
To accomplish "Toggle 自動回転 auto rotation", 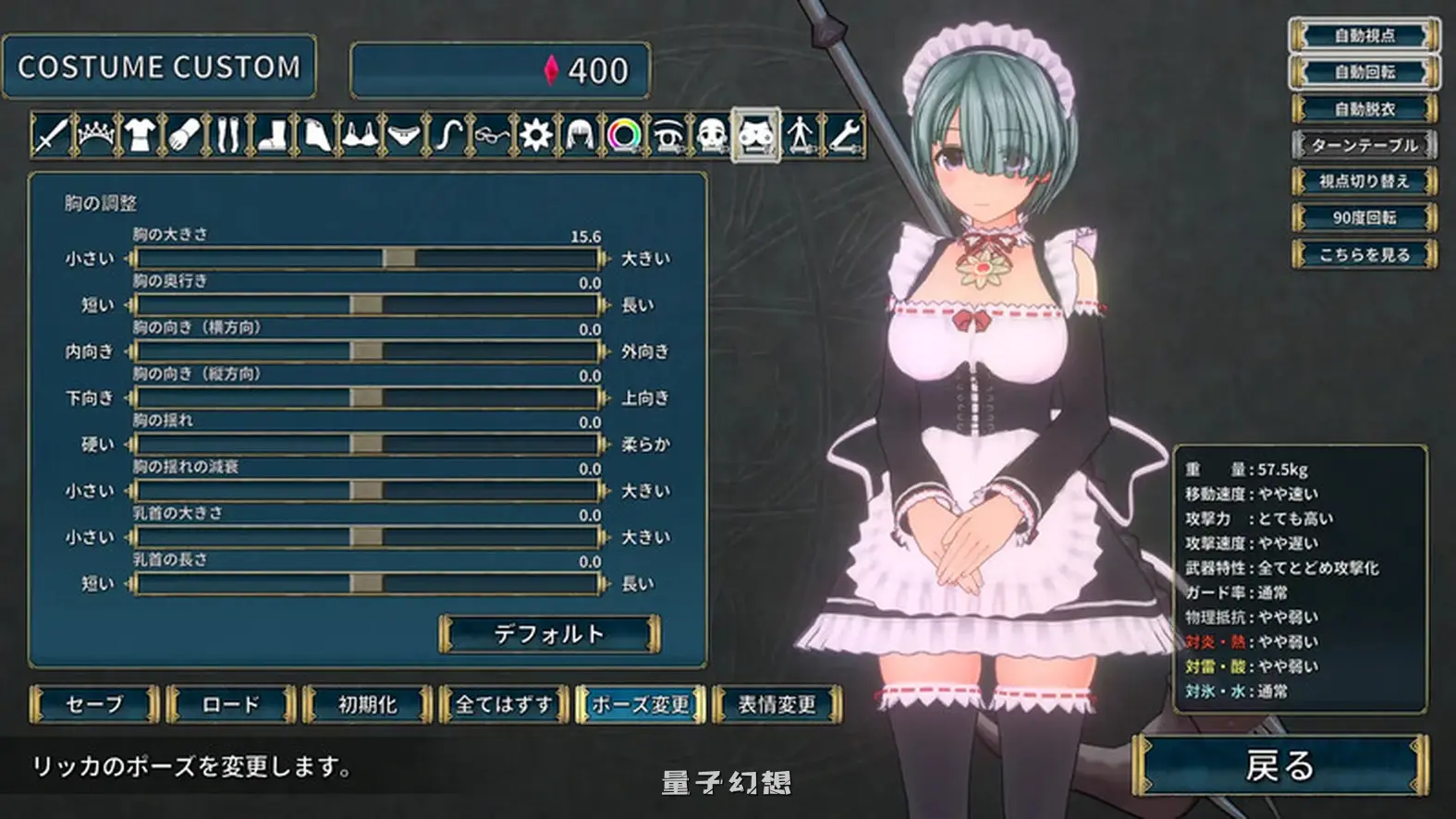I will 1367,73.
